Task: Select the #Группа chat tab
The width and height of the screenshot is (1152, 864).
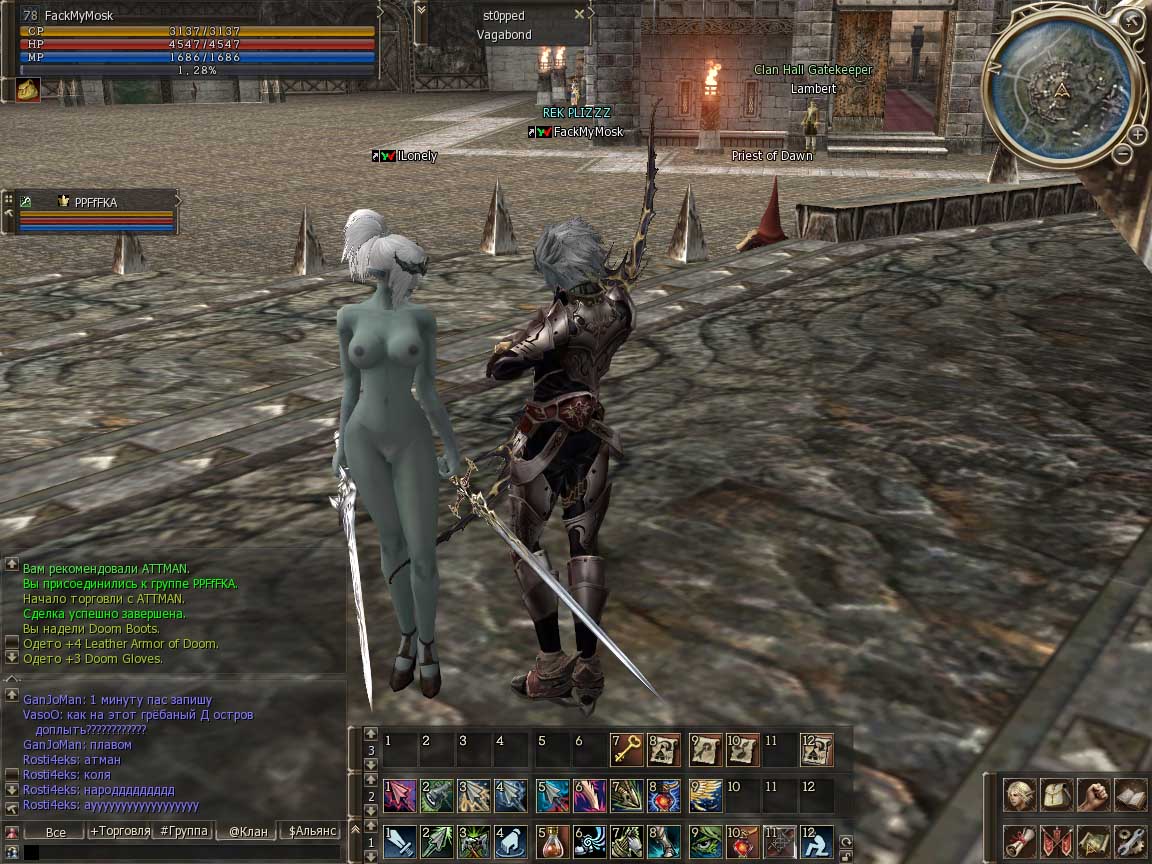Action: pos(184,831)
